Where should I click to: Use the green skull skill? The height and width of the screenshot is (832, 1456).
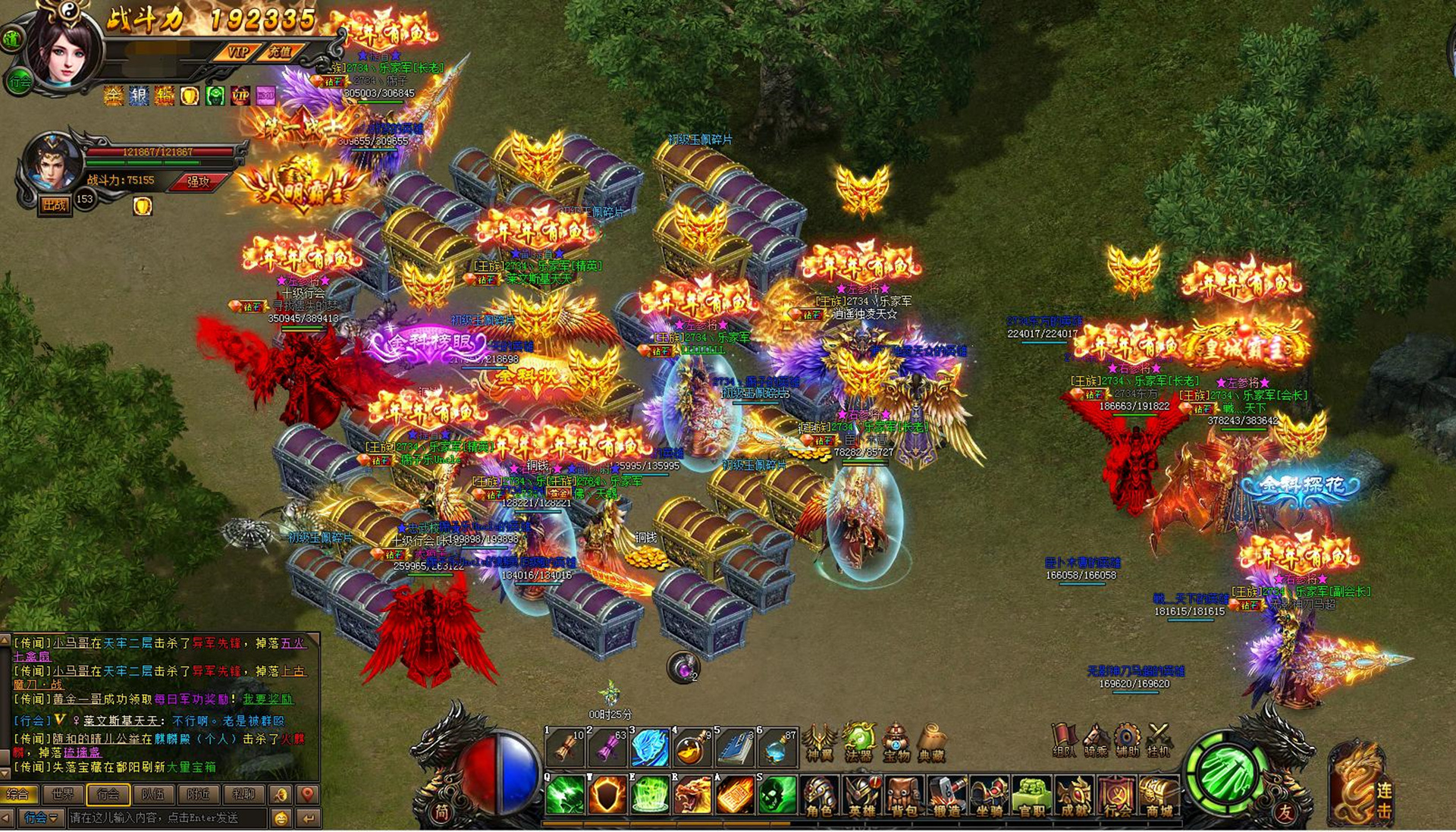click(x=777, y=795)
